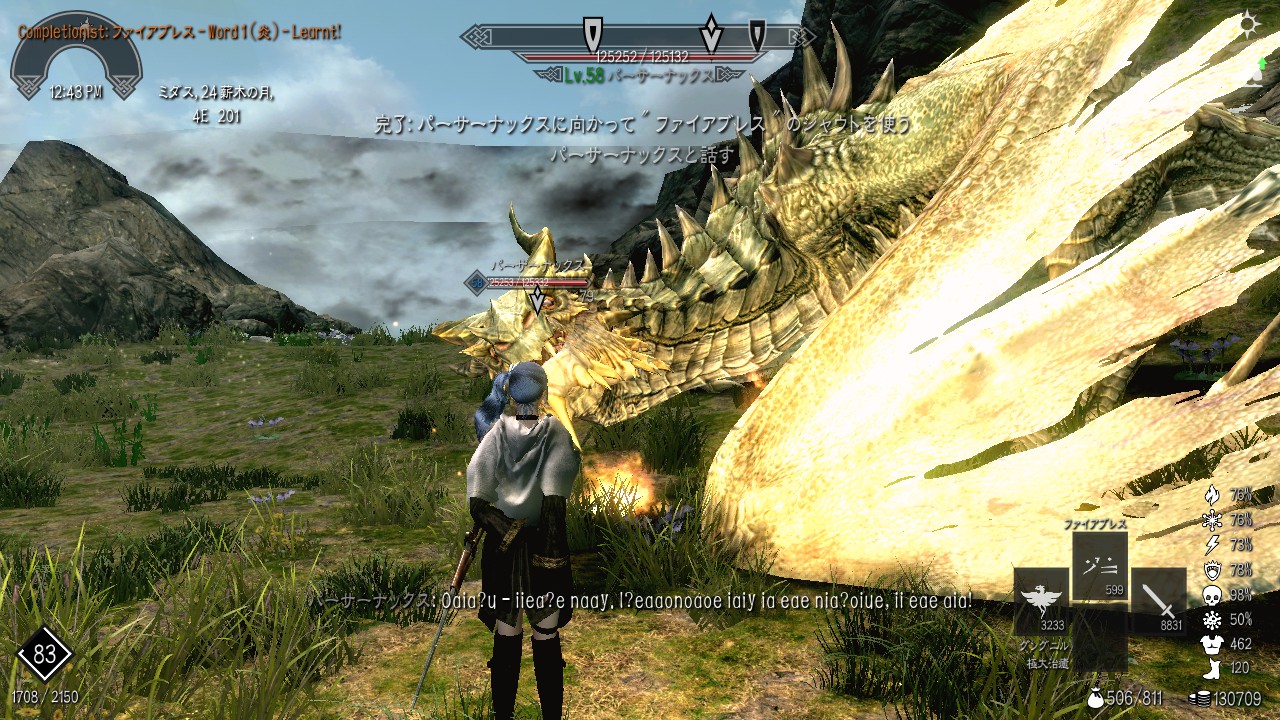This screenshot has height=720, width=1280.
Task: Choose the right-hand sword slot
Action: tap(1158, 601)
